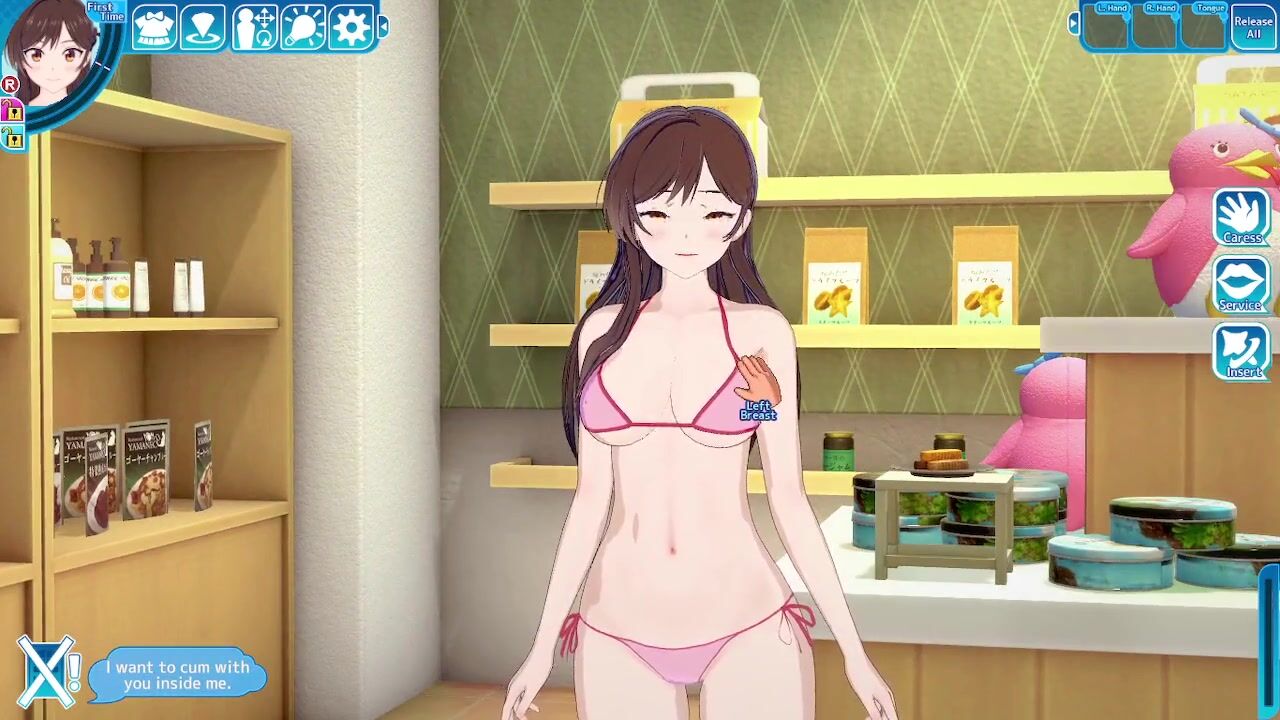Select the R. Hand slot
This screenshot has width=1280, height=720.
[1155, 27]
